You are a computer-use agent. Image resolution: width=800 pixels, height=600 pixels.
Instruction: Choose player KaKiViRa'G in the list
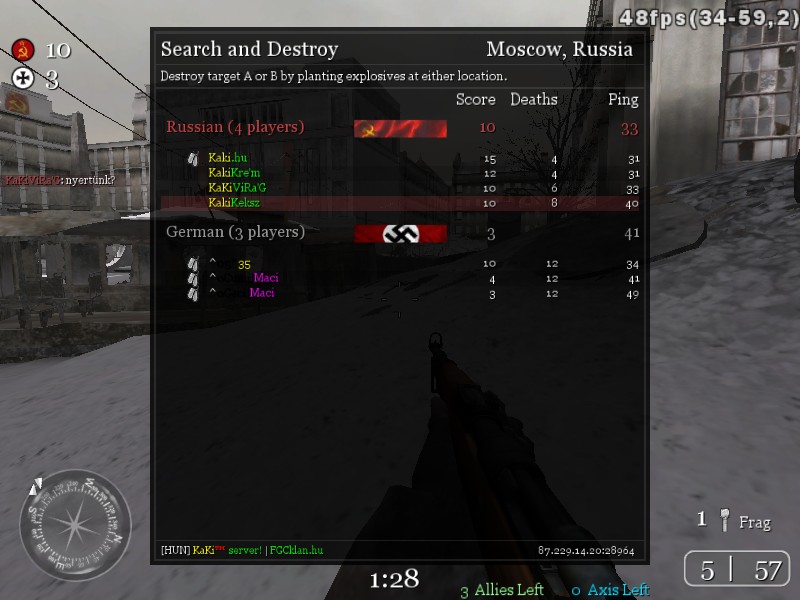pyautogui.click(x=237, y=188)
